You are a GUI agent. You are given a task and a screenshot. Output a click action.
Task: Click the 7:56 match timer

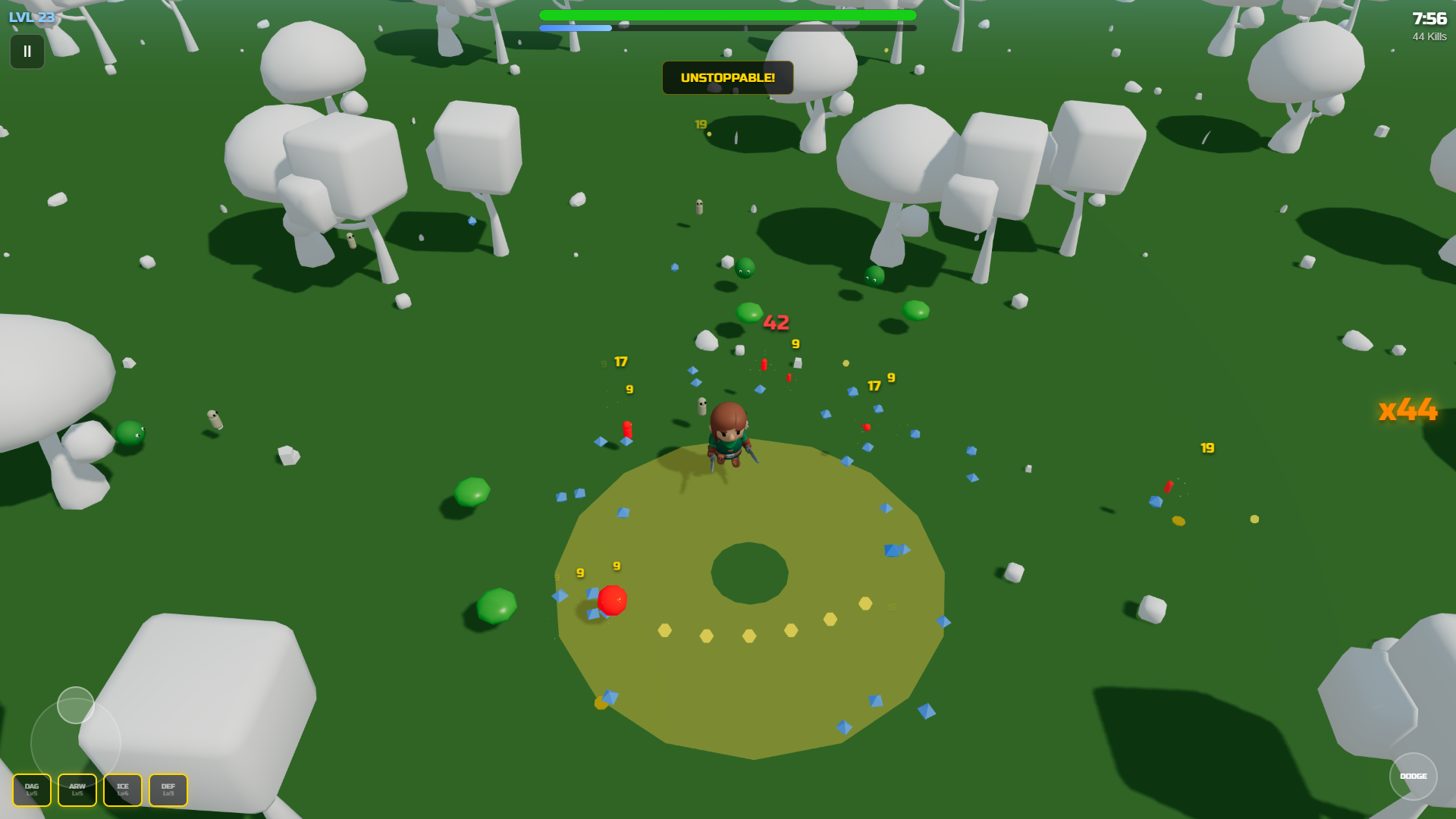[1429, 18]
